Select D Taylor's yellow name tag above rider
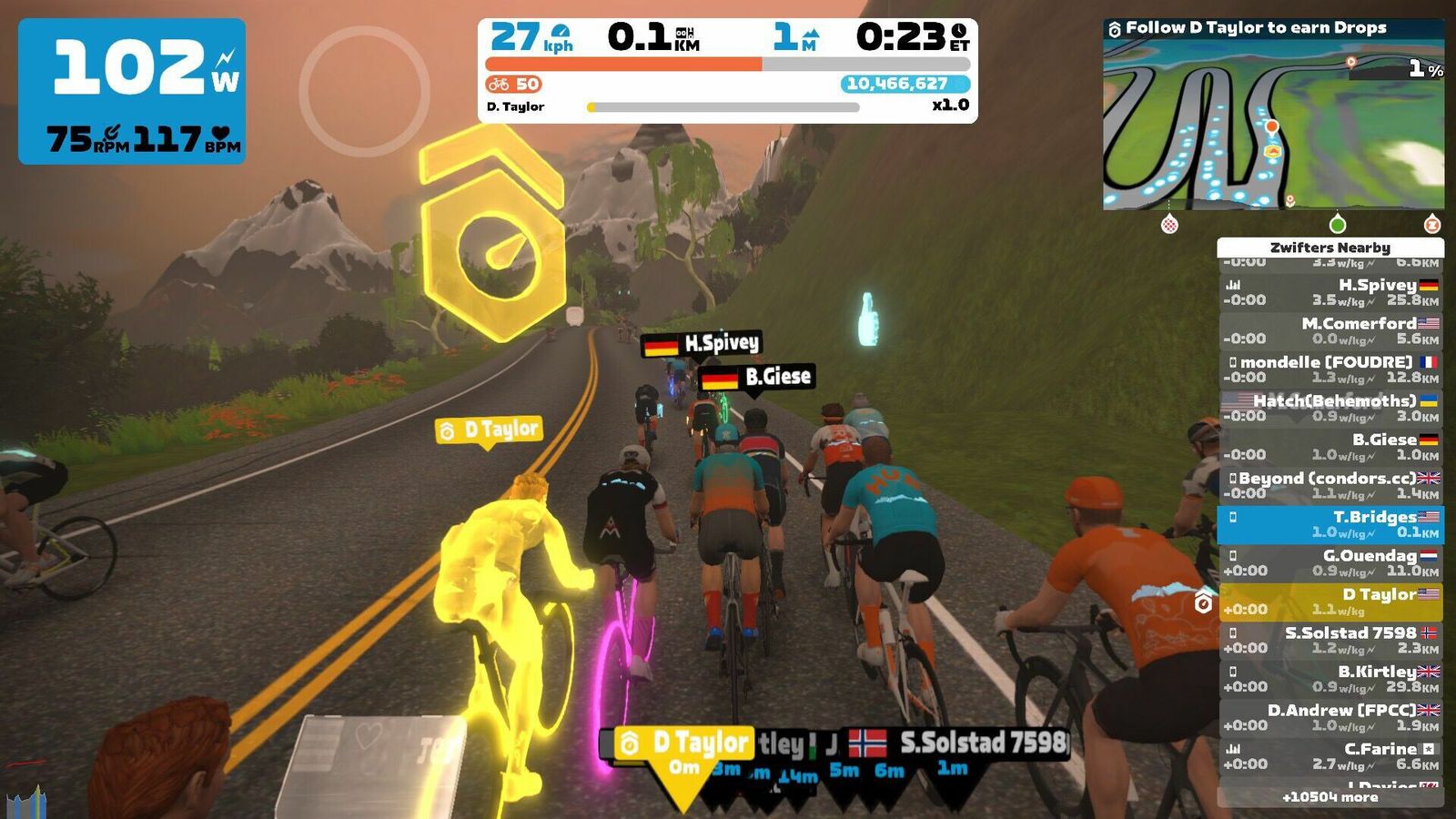This screenshot has height=819, width=1456. 489,430
